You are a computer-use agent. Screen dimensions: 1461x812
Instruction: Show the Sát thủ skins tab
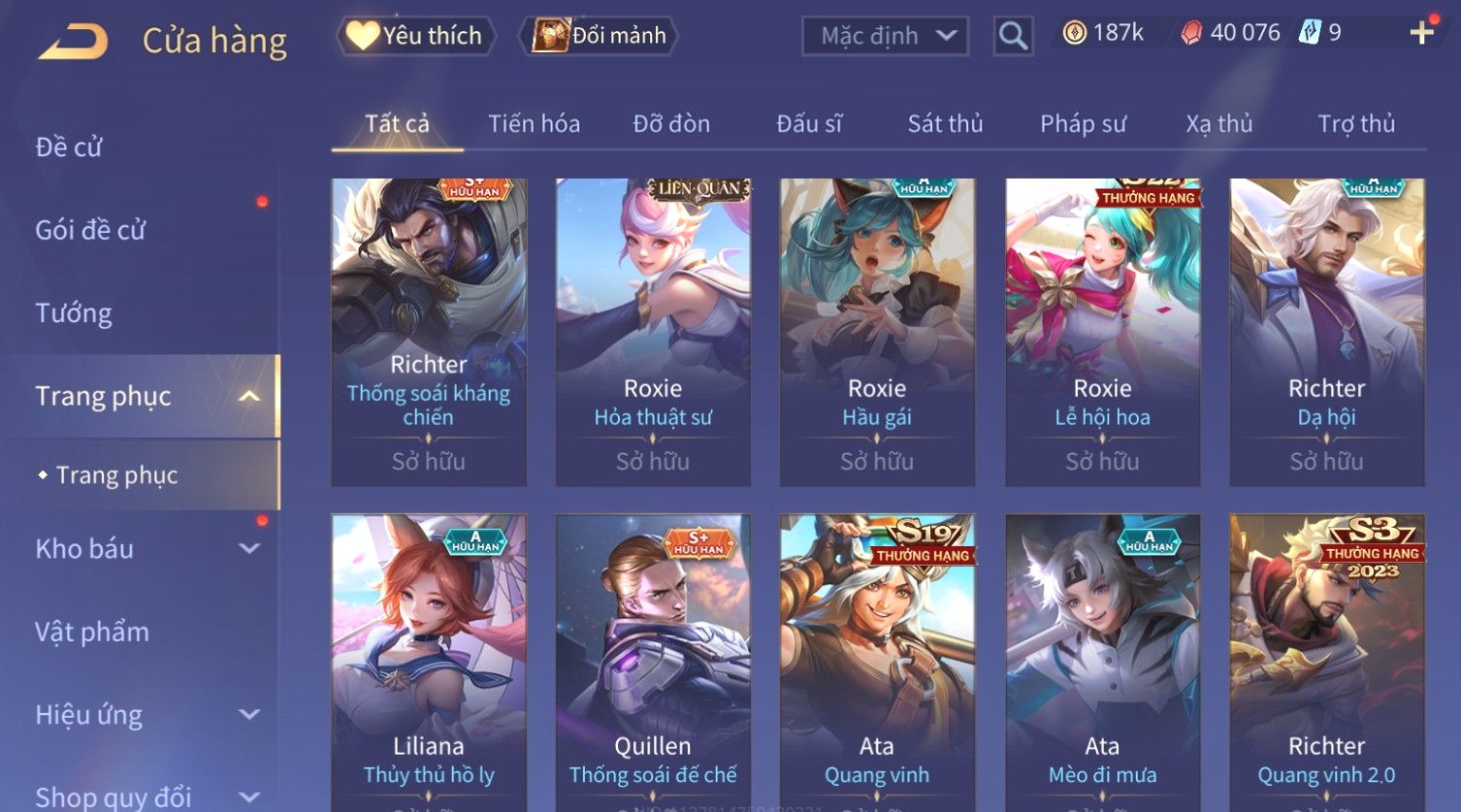945,124
